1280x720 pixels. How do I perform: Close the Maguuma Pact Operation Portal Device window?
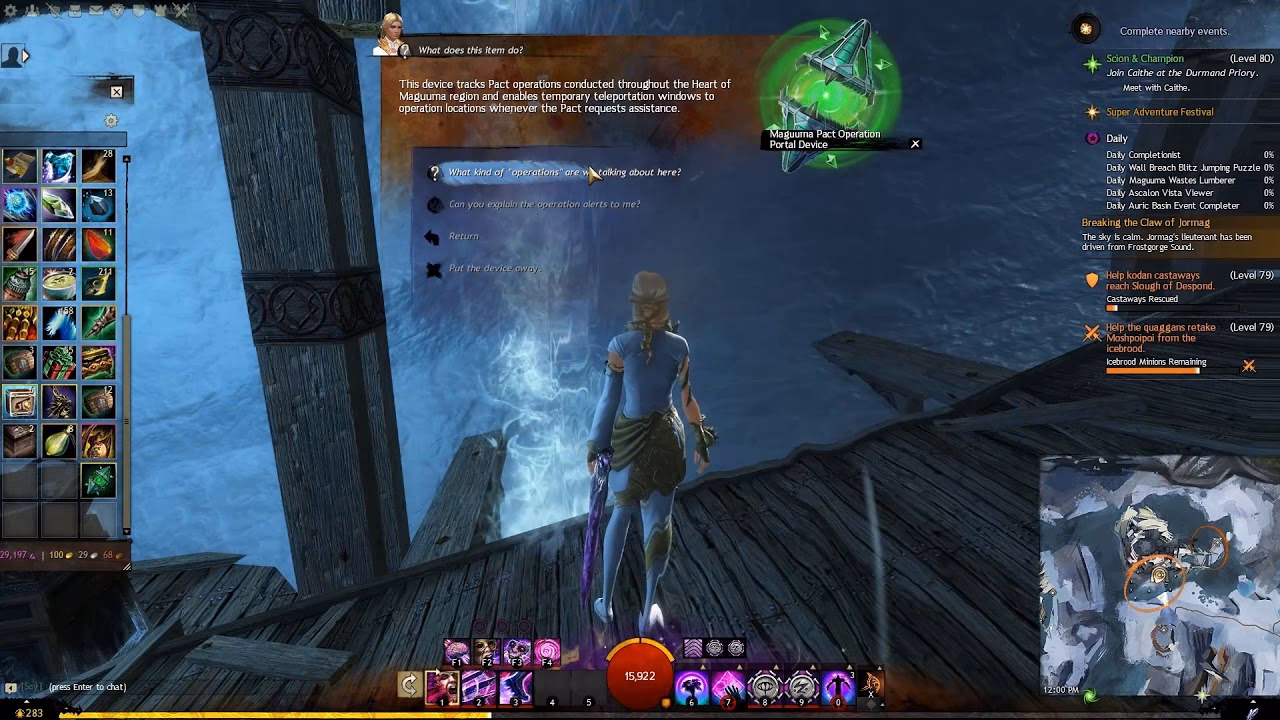(x=914, y=144)
